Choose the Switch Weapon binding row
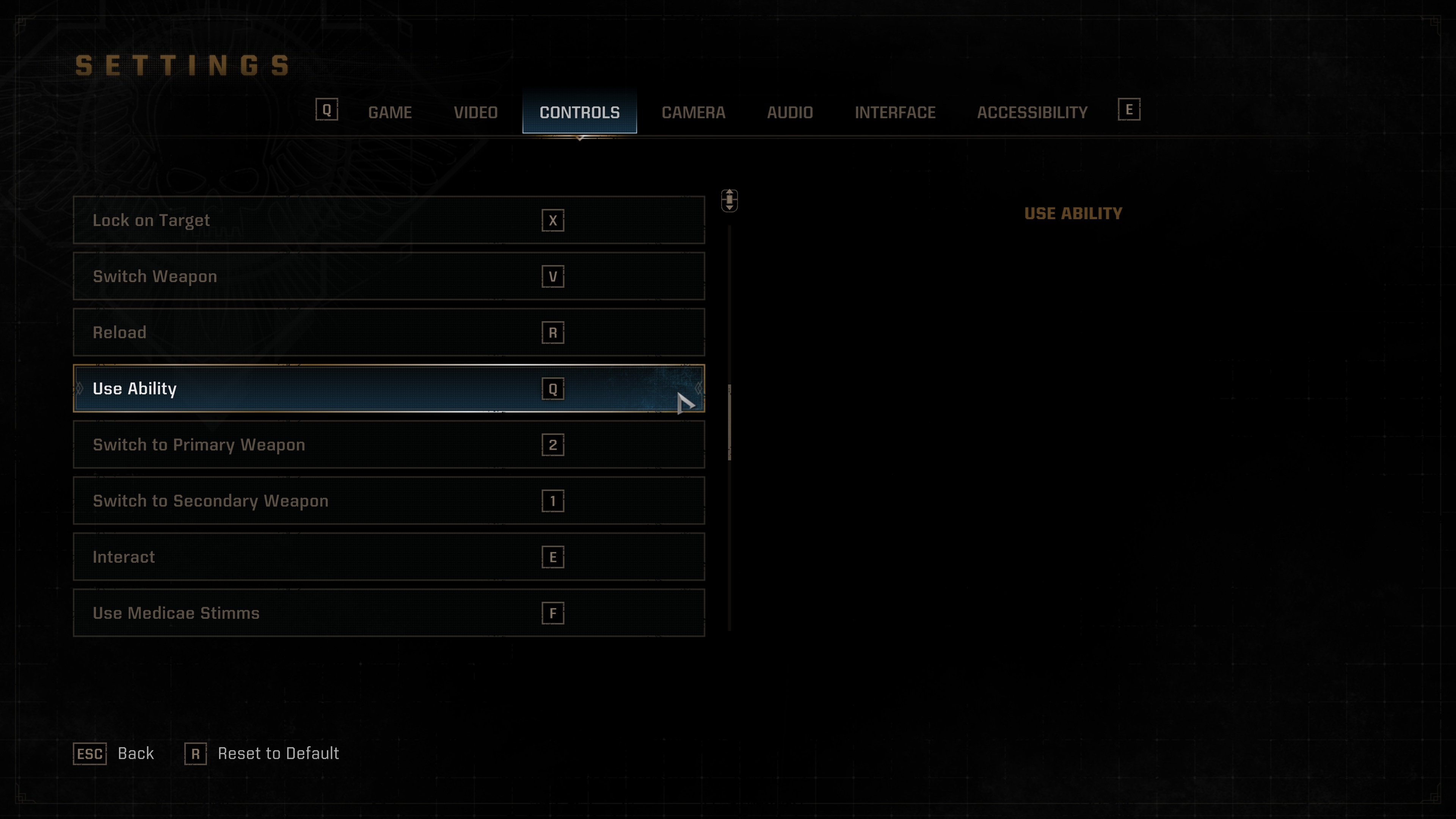The width and height of the screenshot is (1456, 819). pos(388,276)
